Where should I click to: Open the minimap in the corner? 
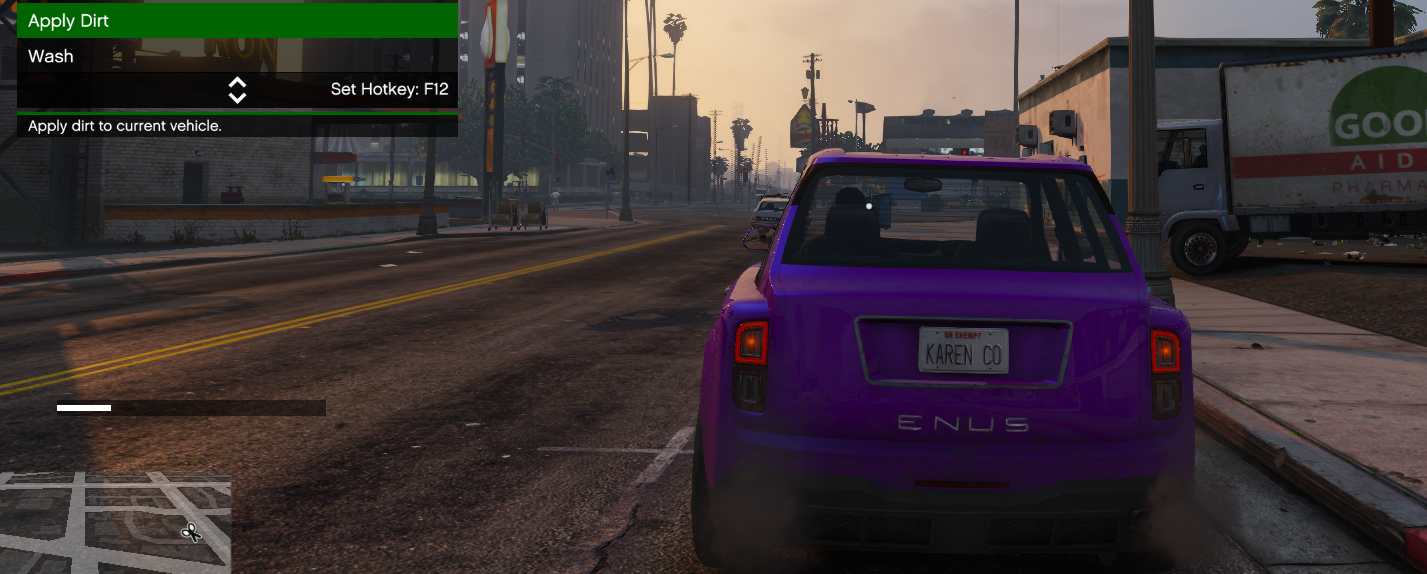(x=115, y=523)
